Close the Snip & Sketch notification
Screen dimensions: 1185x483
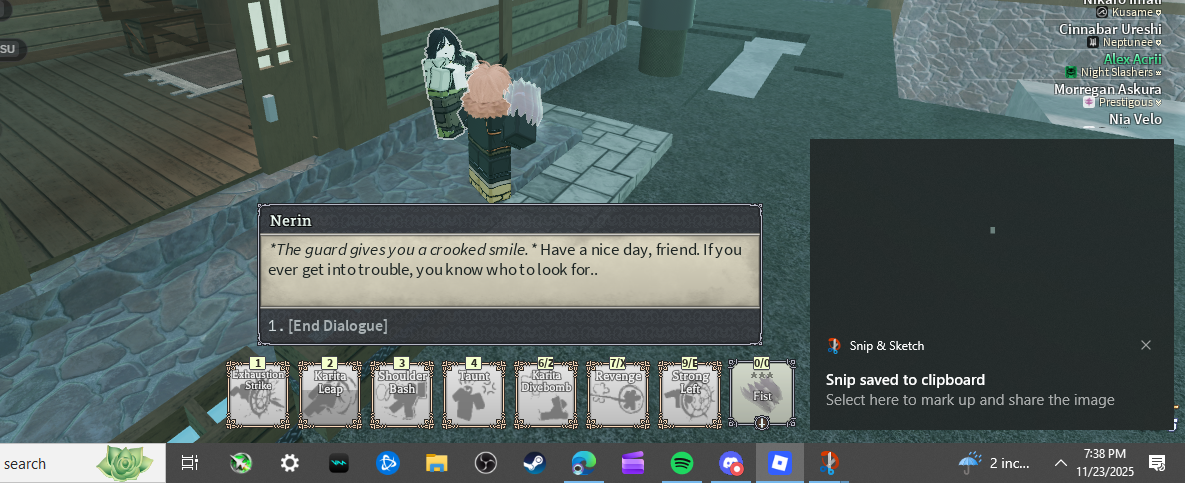click(x=1146, y=345)
